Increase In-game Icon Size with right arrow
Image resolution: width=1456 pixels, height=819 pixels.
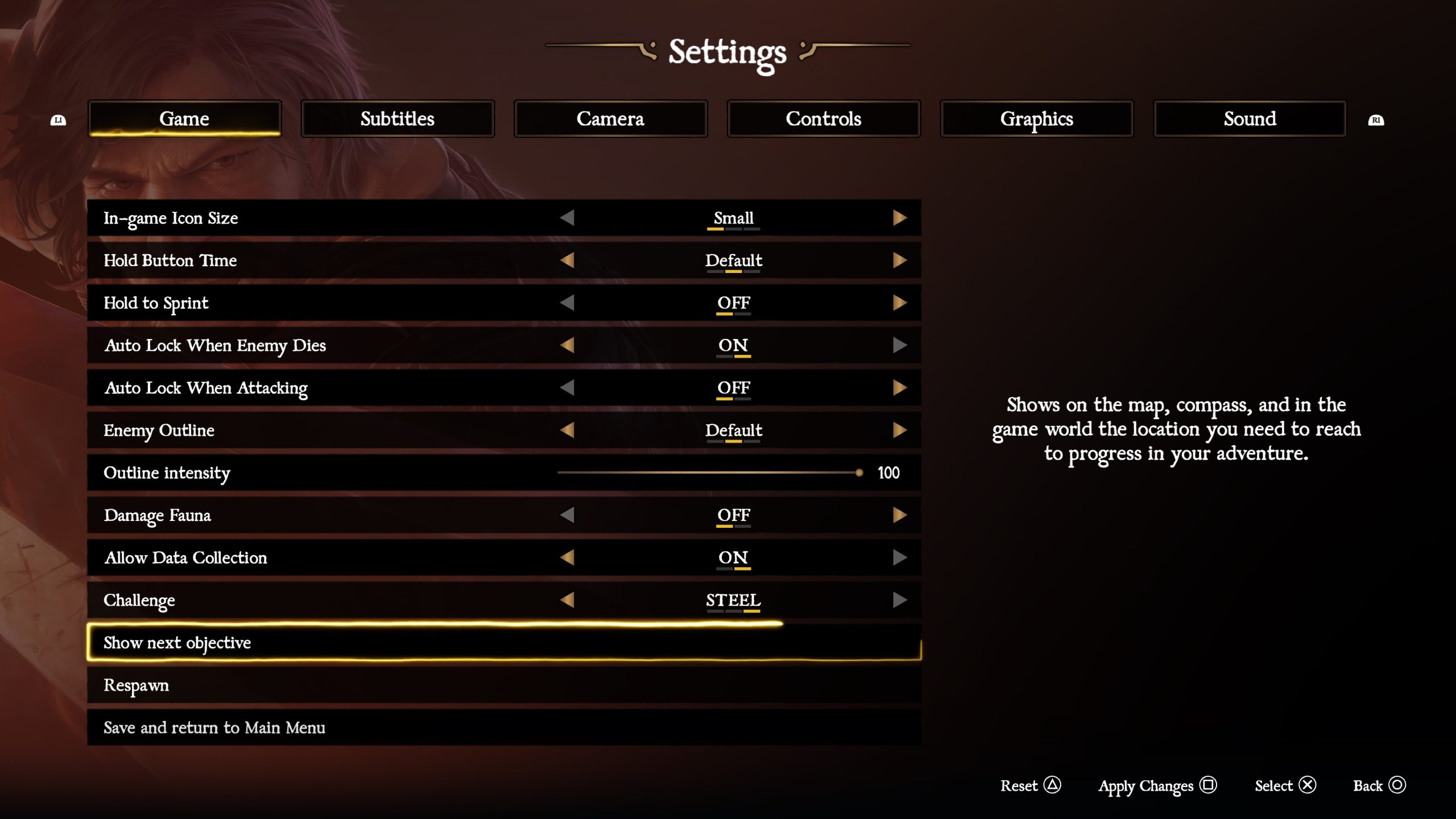coord(899,218)
